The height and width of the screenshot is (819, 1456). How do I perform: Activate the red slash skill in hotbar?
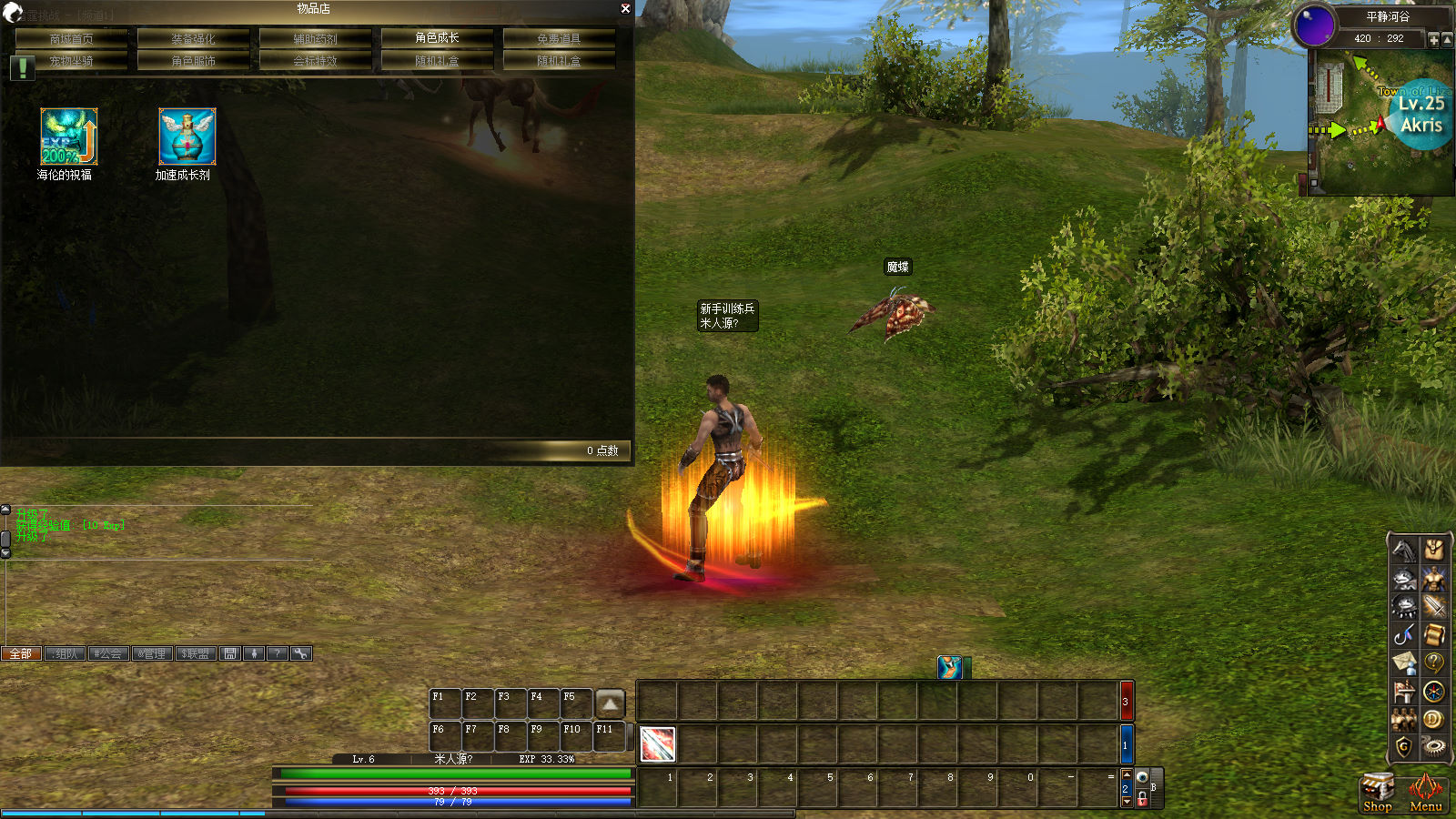click(658, 744)
